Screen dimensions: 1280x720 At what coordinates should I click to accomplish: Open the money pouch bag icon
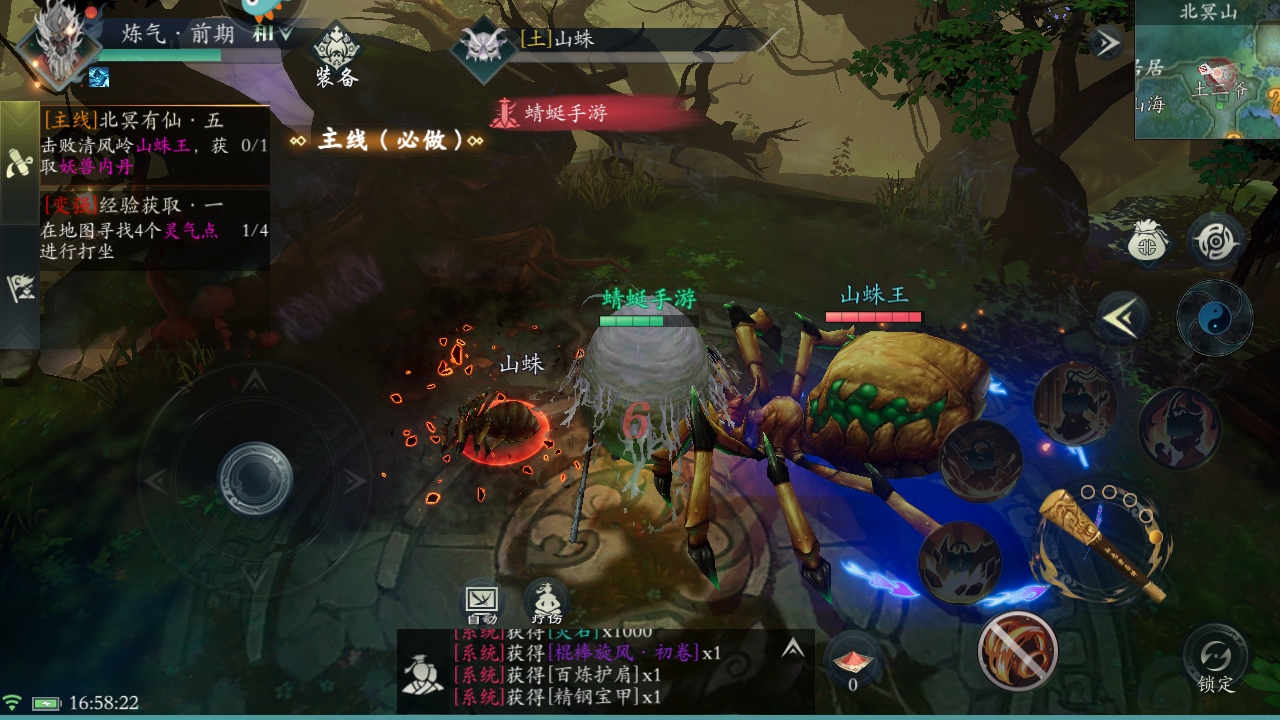coord(1150,241)
